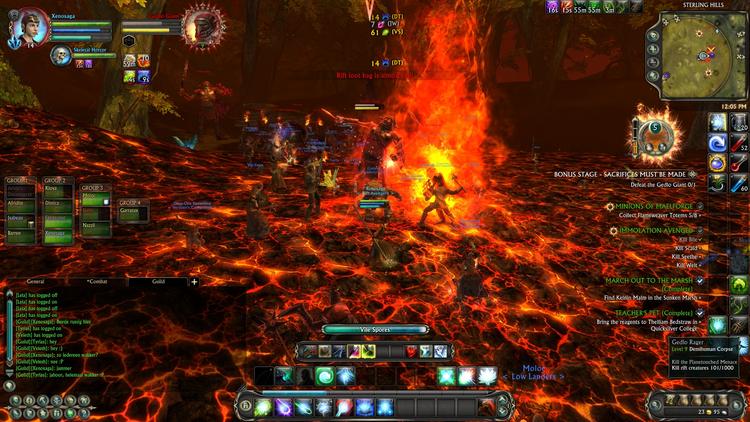Select the Guild chat tab
This screenshot has height=422, width=750.
(158, 283)
